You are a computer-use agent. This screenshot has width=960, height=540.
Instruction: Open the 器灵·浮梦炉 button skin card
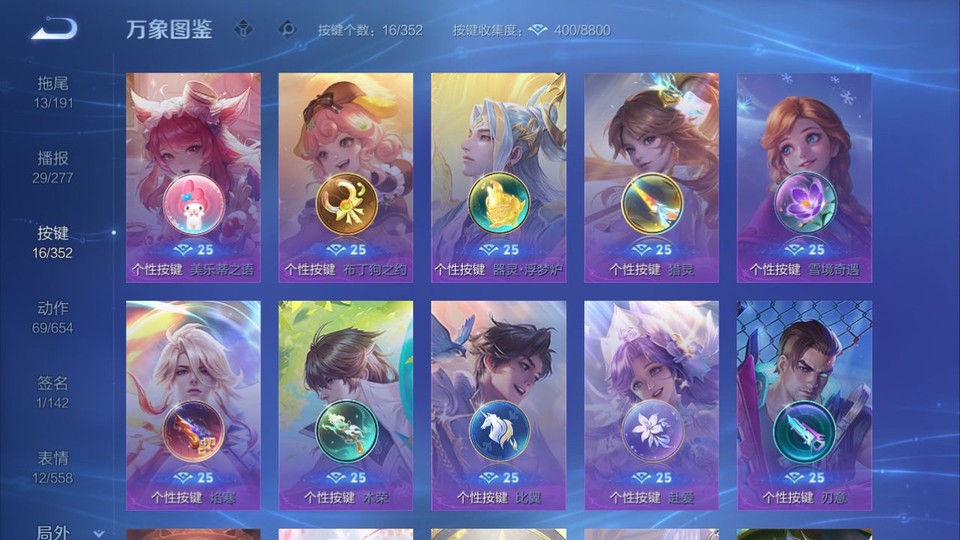coord(498,177)
